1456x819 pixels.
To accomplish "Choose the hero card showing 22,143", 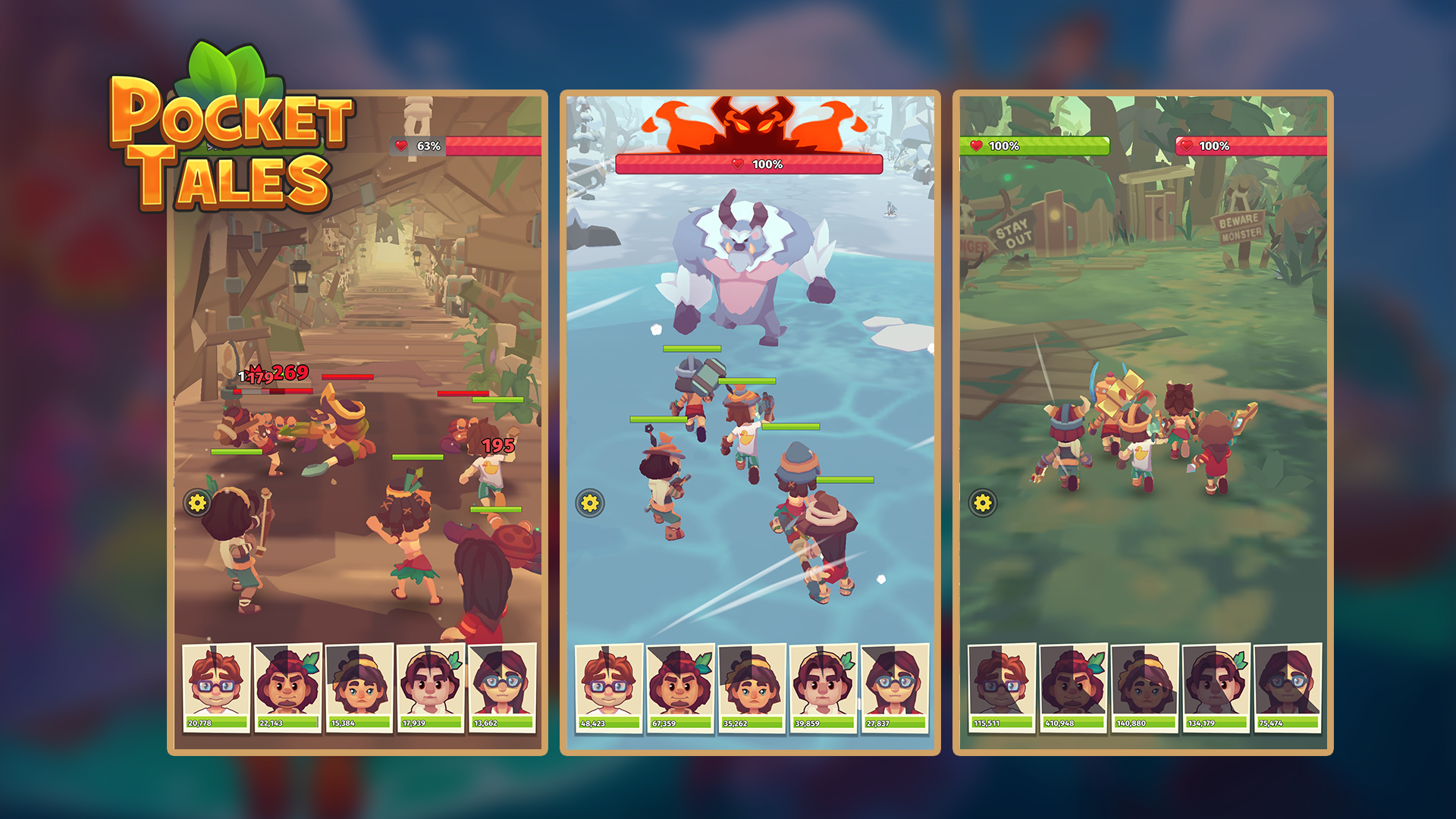I will click(x=288, y=686).
